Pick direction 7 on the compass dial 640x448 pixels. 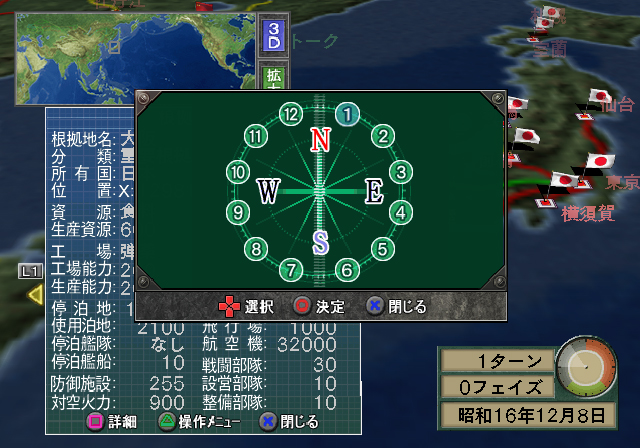click(291, 269)
